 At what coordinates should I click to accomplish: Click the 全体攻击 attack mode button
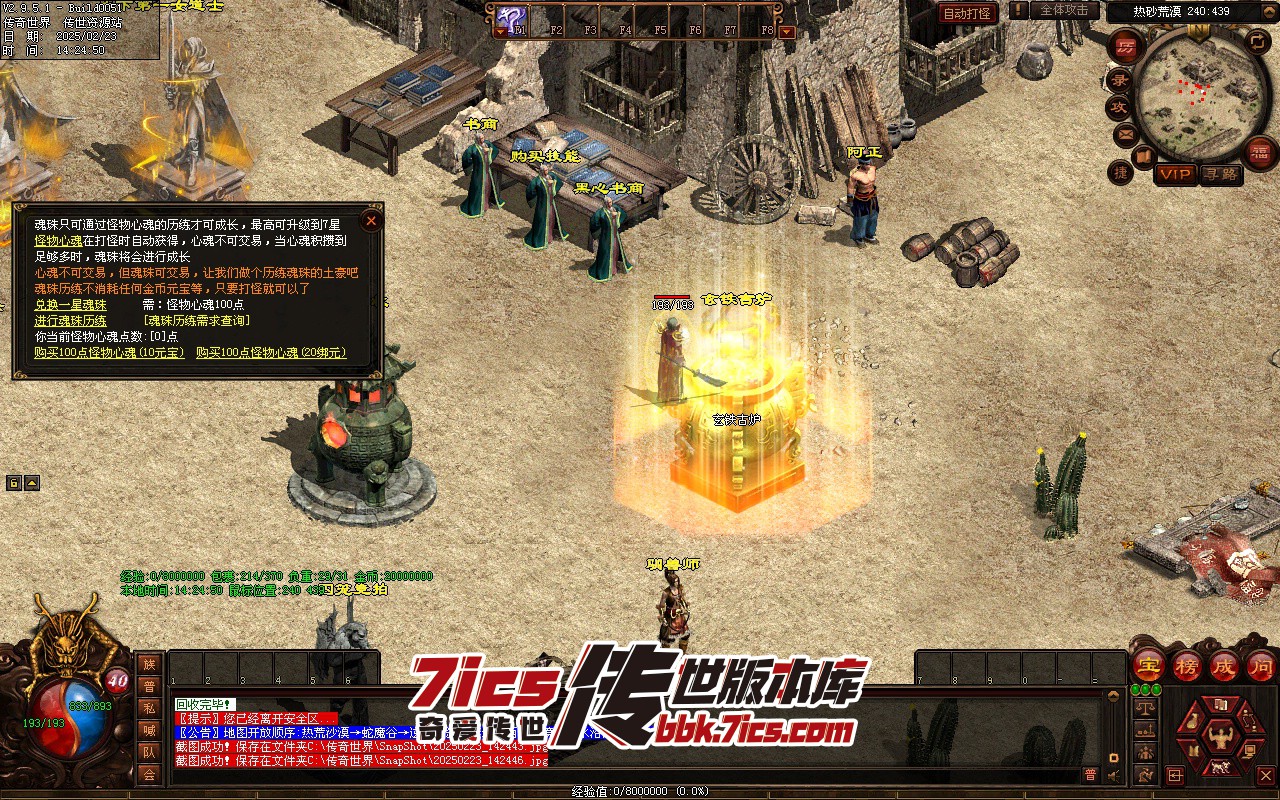(x=1064, y=10)
